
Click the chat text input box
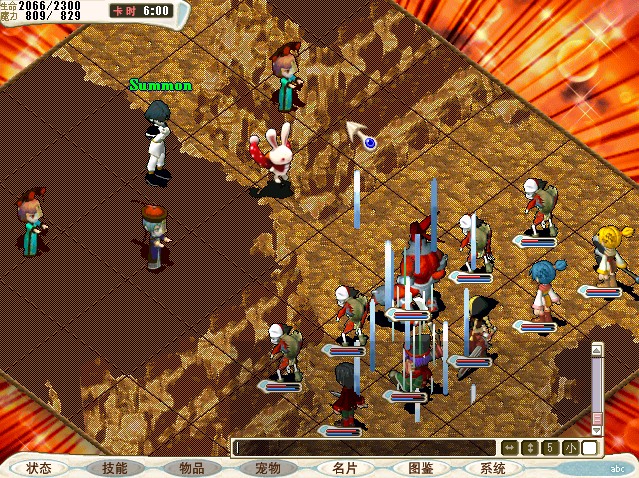coord(365,448)
